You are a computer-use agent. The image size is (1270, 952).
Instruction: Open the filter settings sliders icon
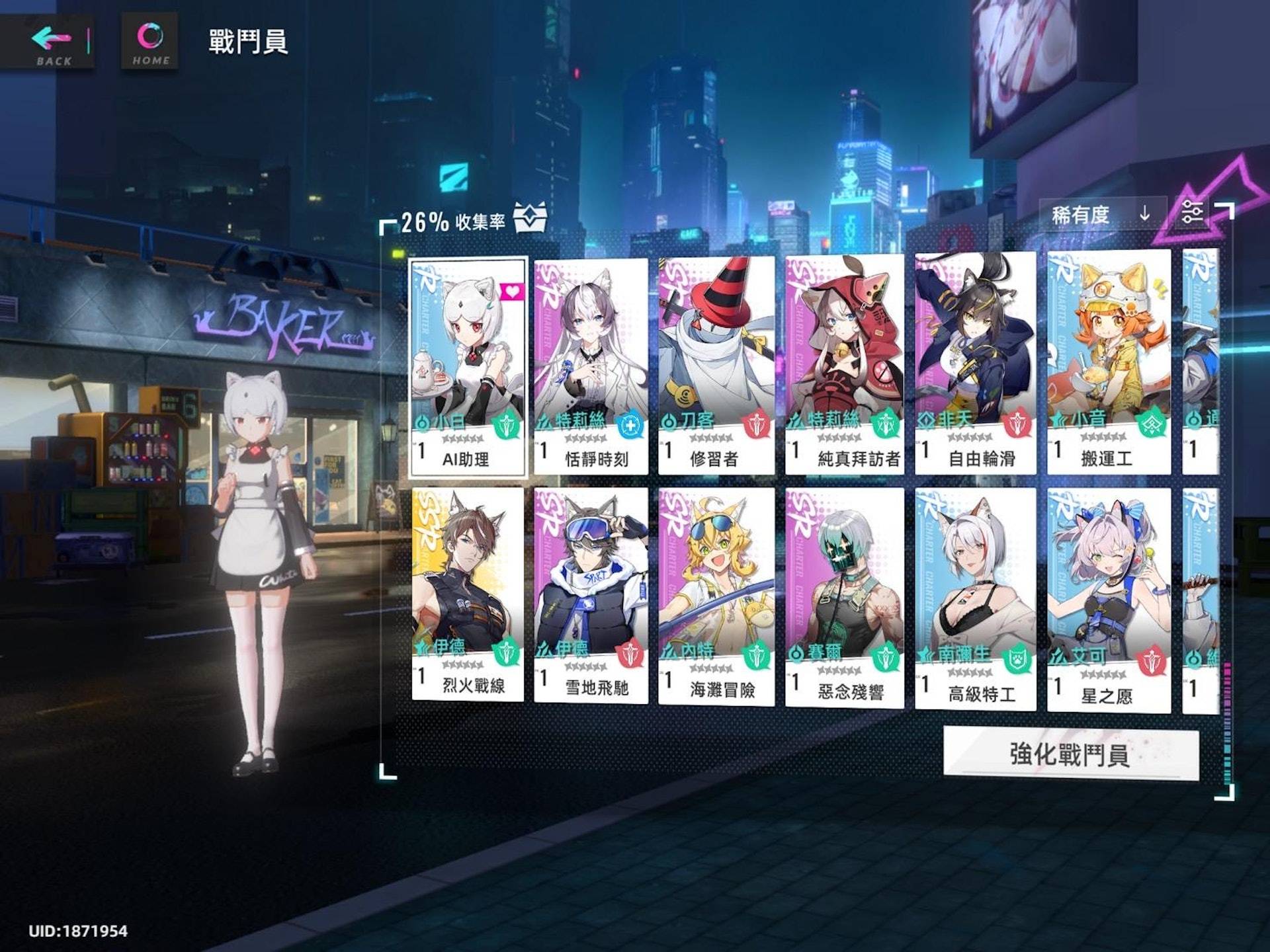click(1191, 212)
